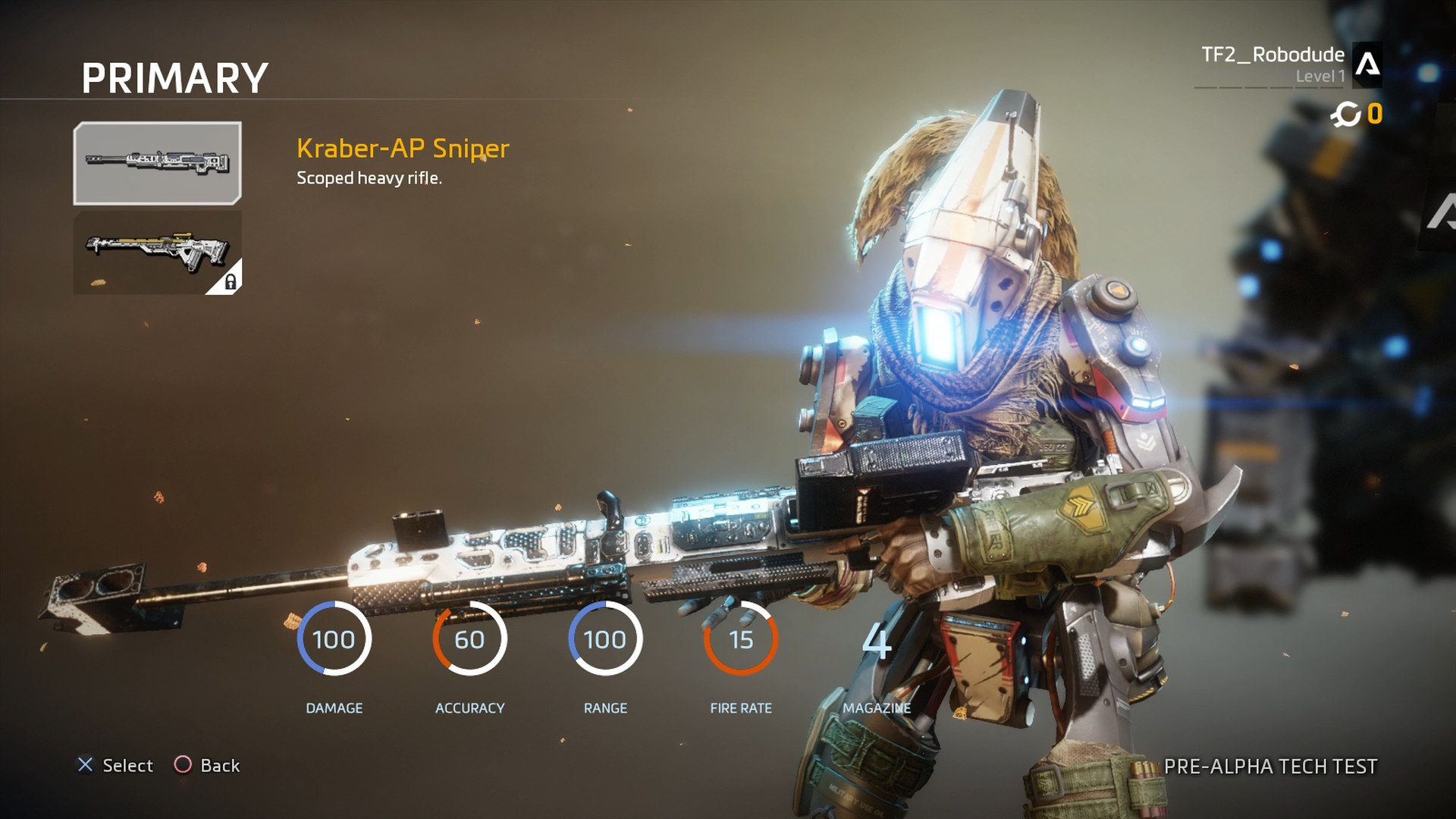The image size is (1456, 819).
Task: Click the lock icon on the second weapon
Action: tap(230, 282)
